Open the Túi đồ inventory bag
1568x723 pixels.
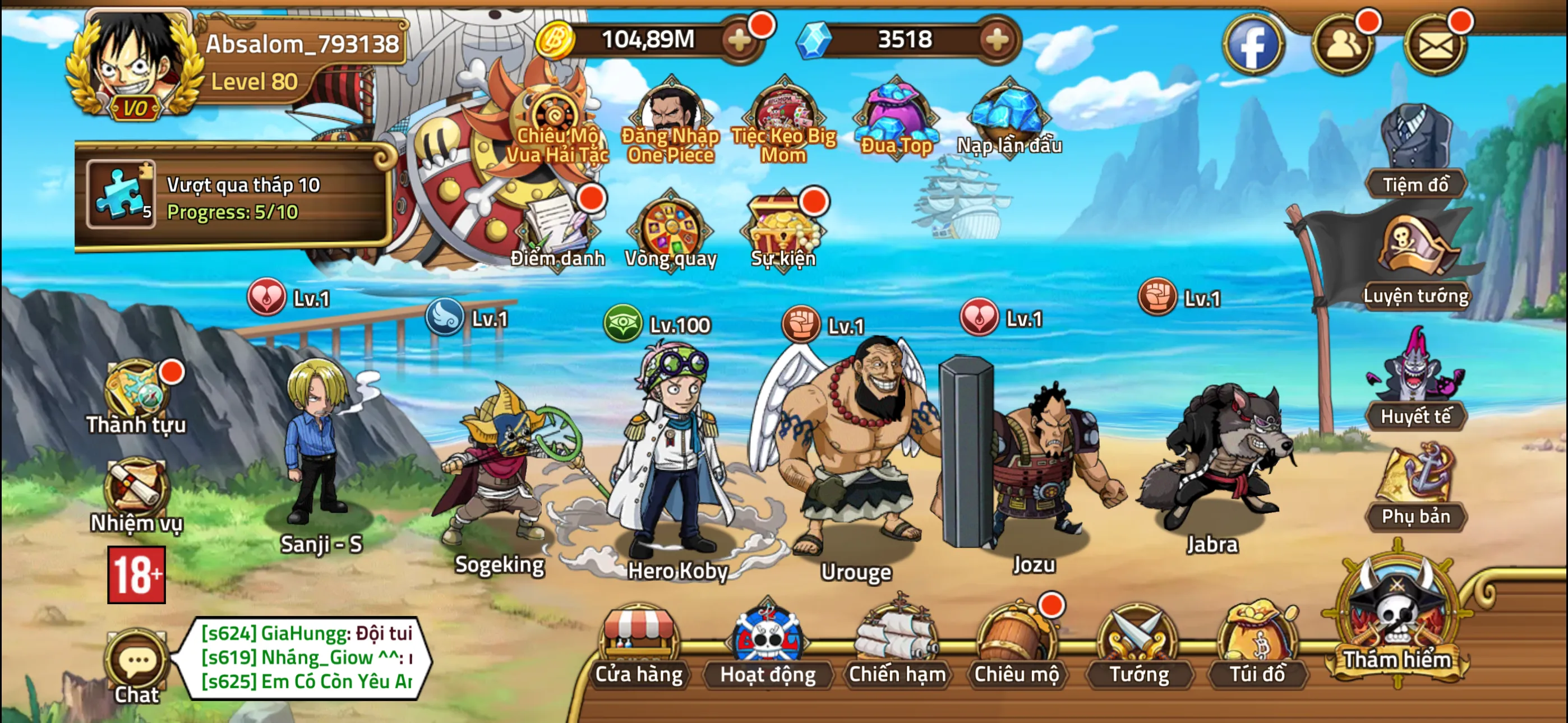[1257, 646]
